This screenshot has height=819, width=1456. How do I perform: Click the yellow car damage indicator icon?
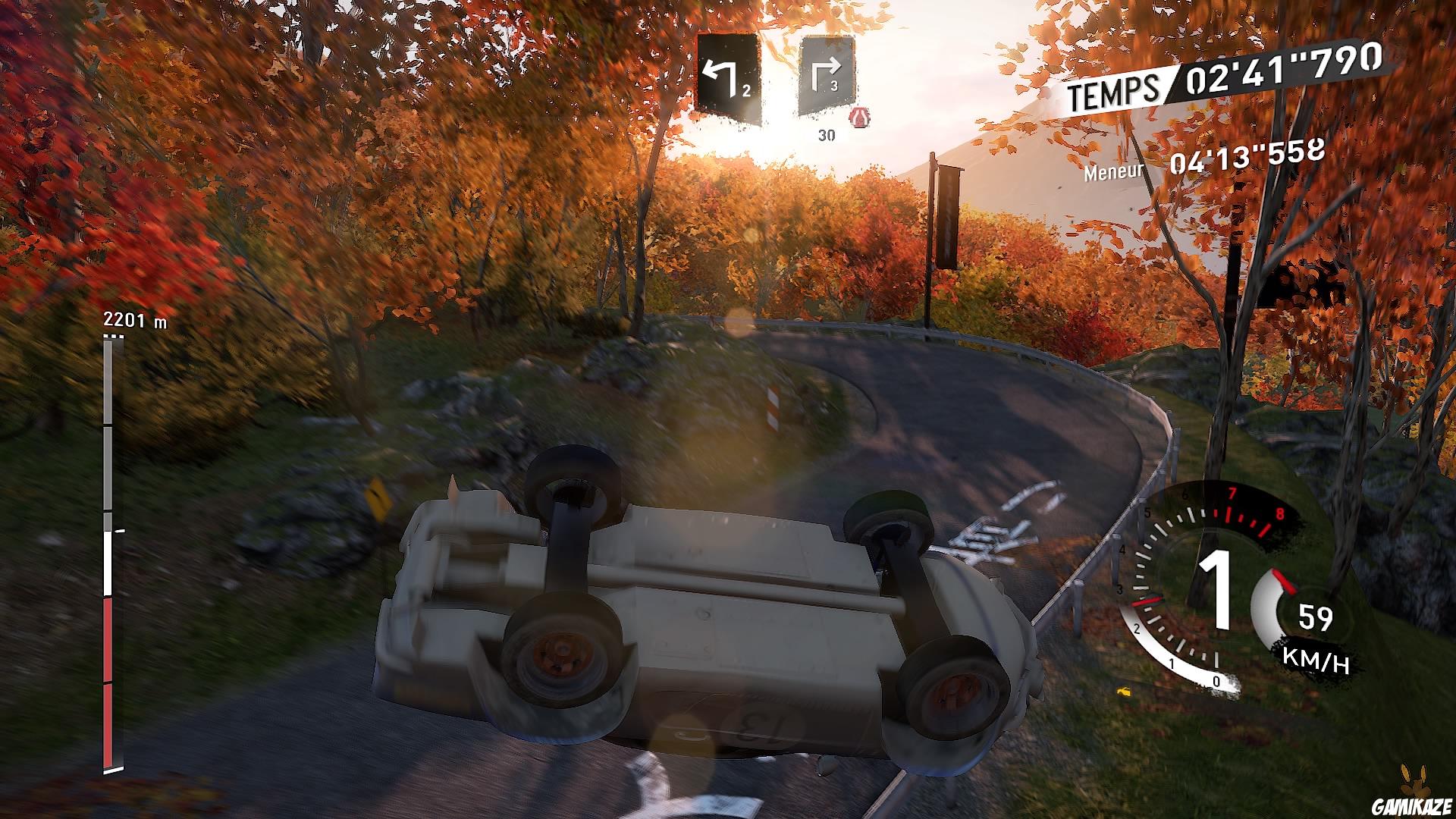(1125, 692)
